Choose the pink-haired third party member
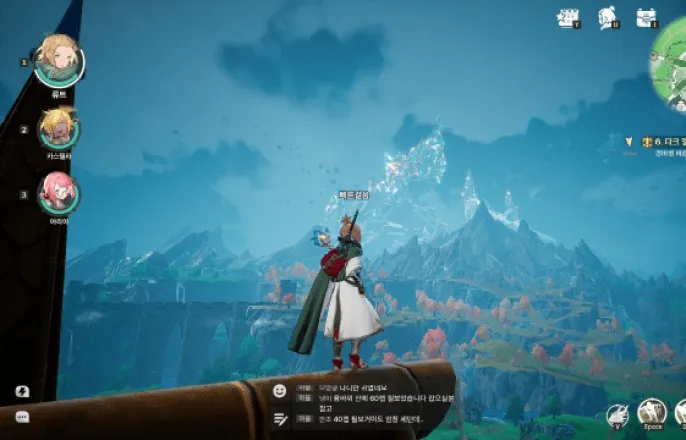Viewport: 686px width, 440px height. (57, 193)
